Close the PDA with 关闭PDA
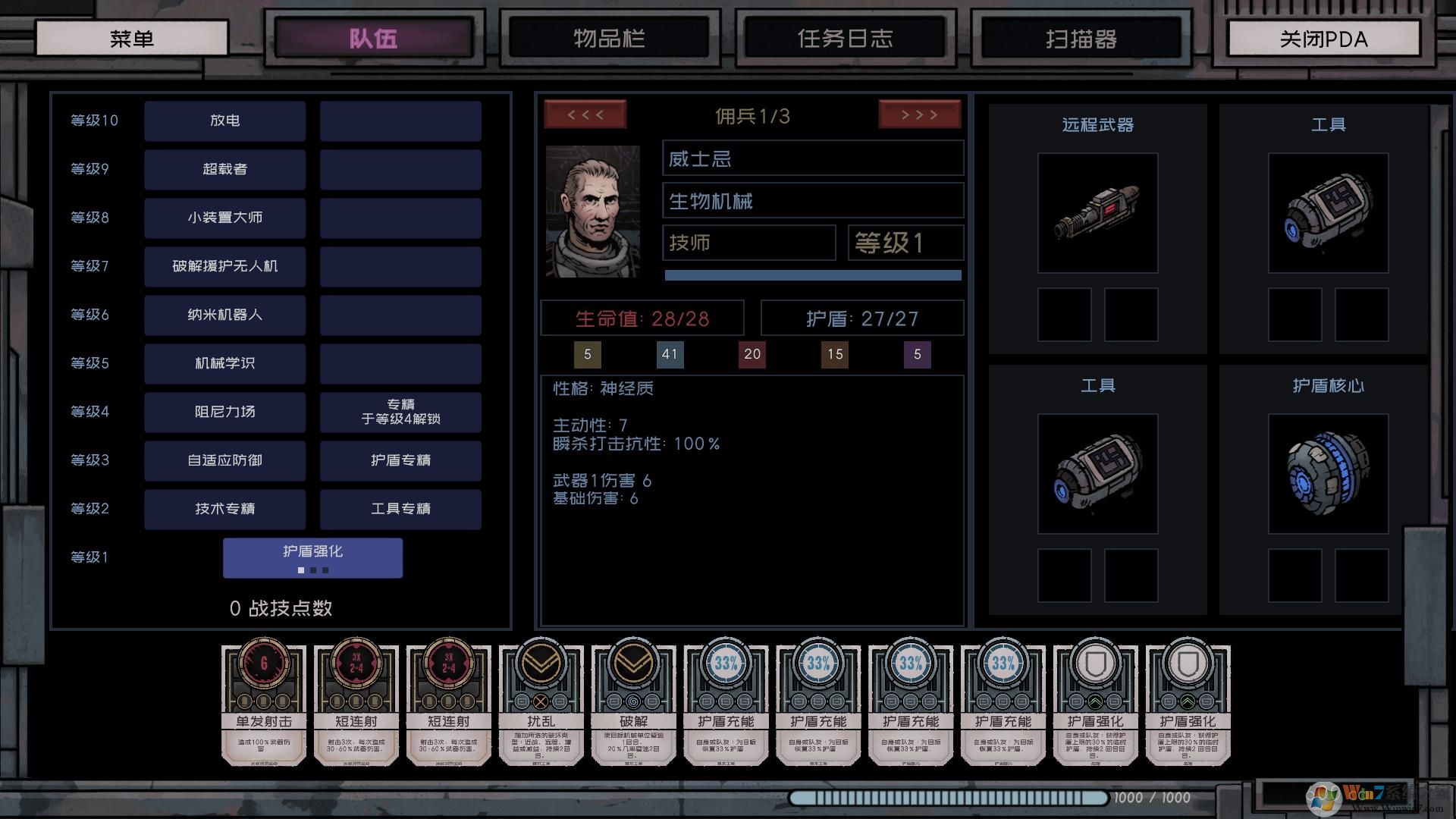This screenshot has height=819, width=1456. point(1323,38)
